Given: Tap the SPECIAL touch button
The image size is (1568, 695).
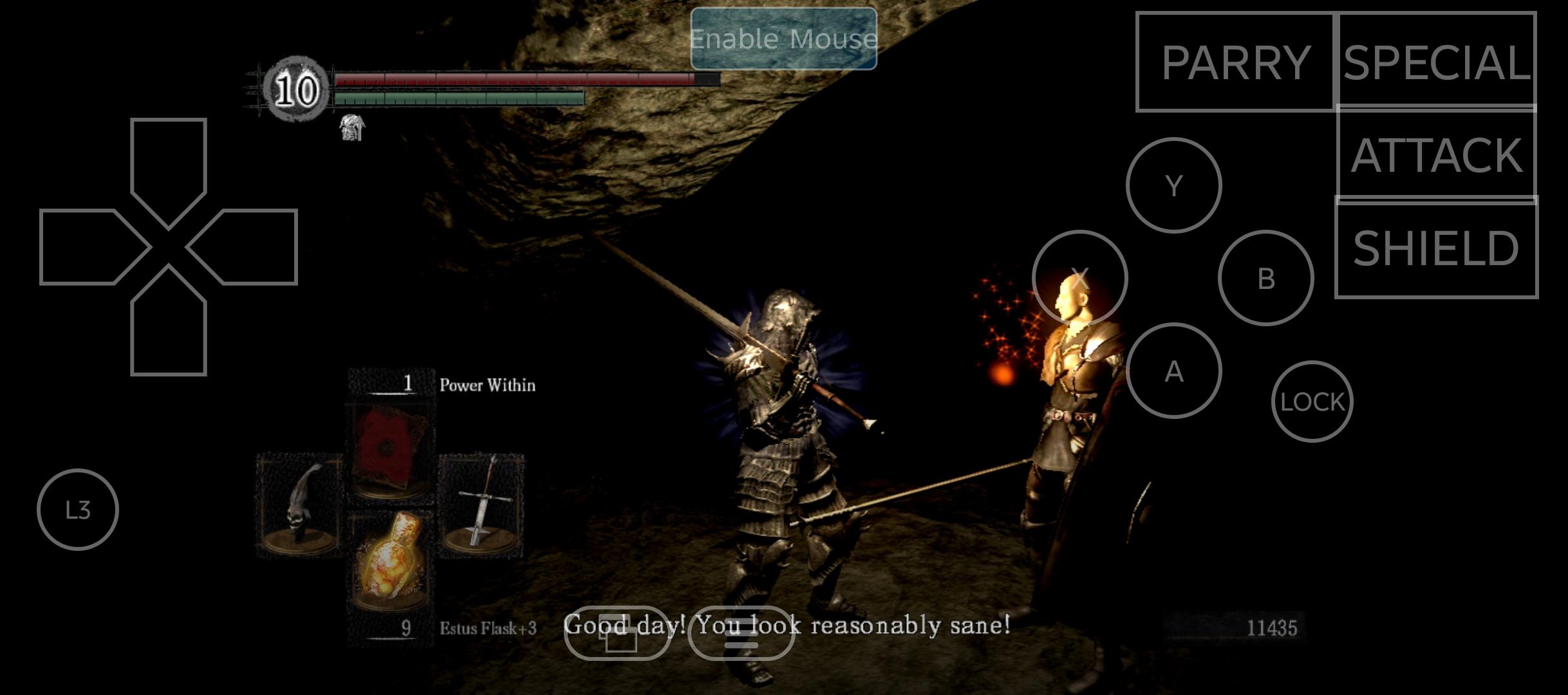Looking at the screenshot, I should (1437, 60).
